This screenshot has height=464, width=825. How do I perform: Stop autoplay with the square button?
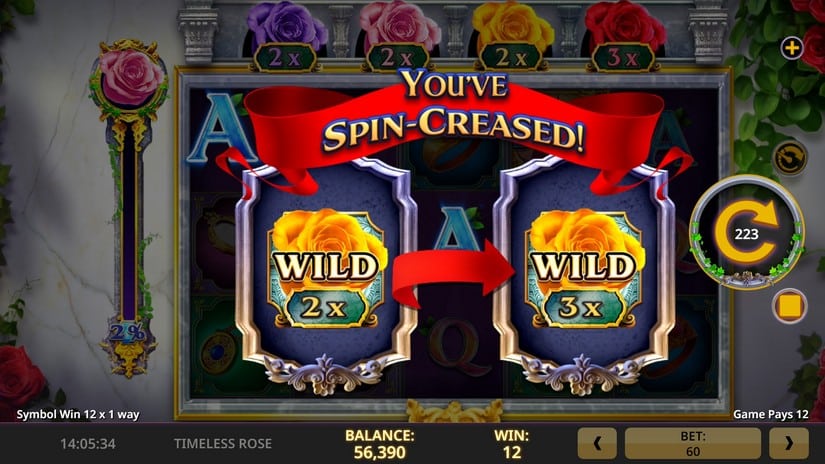[x=790, y=303]
